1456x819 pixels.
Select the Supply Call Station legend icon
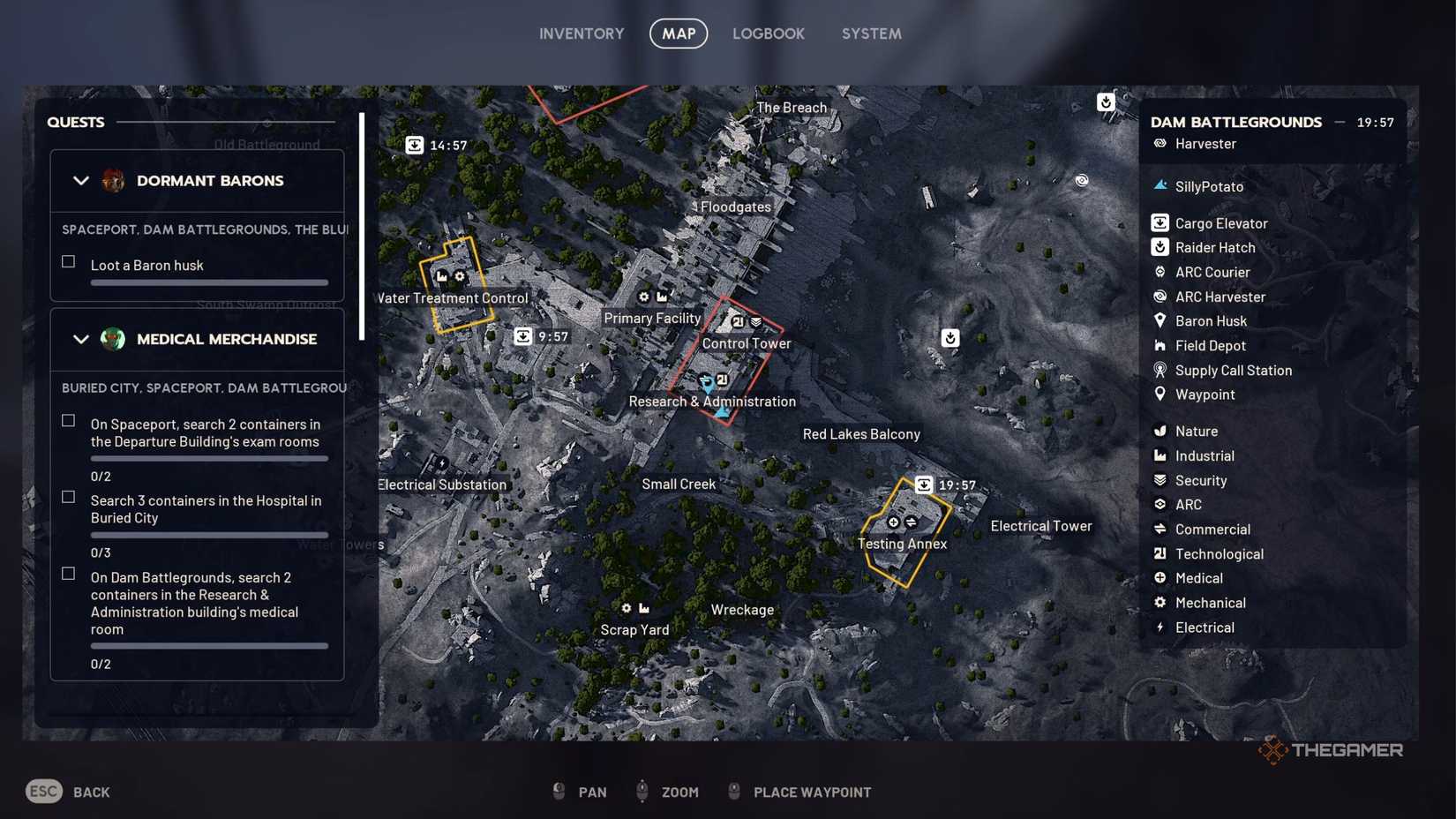click(x=1159, y=370)
